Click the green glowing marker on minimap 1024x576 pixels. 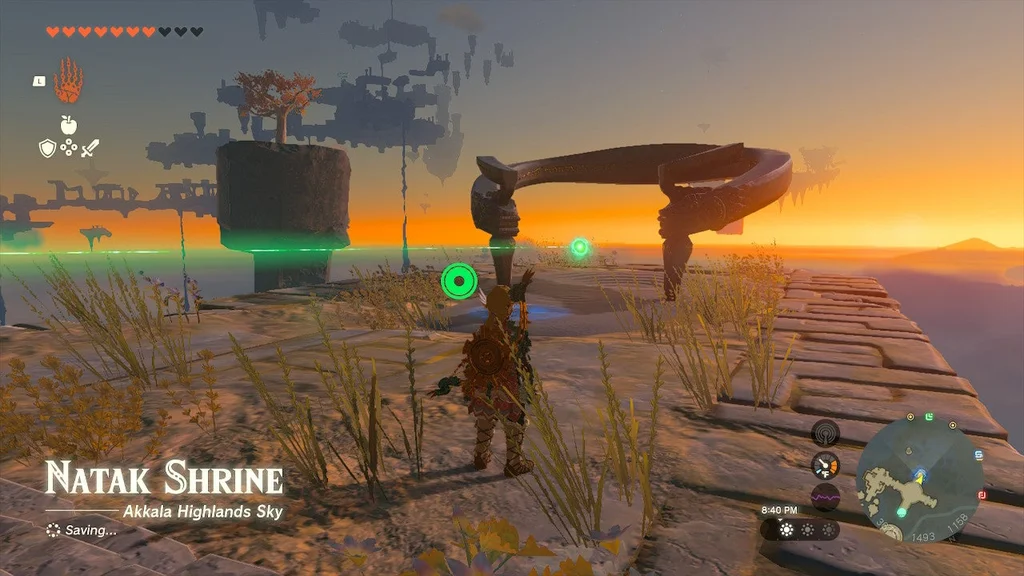tap(902, 512)
